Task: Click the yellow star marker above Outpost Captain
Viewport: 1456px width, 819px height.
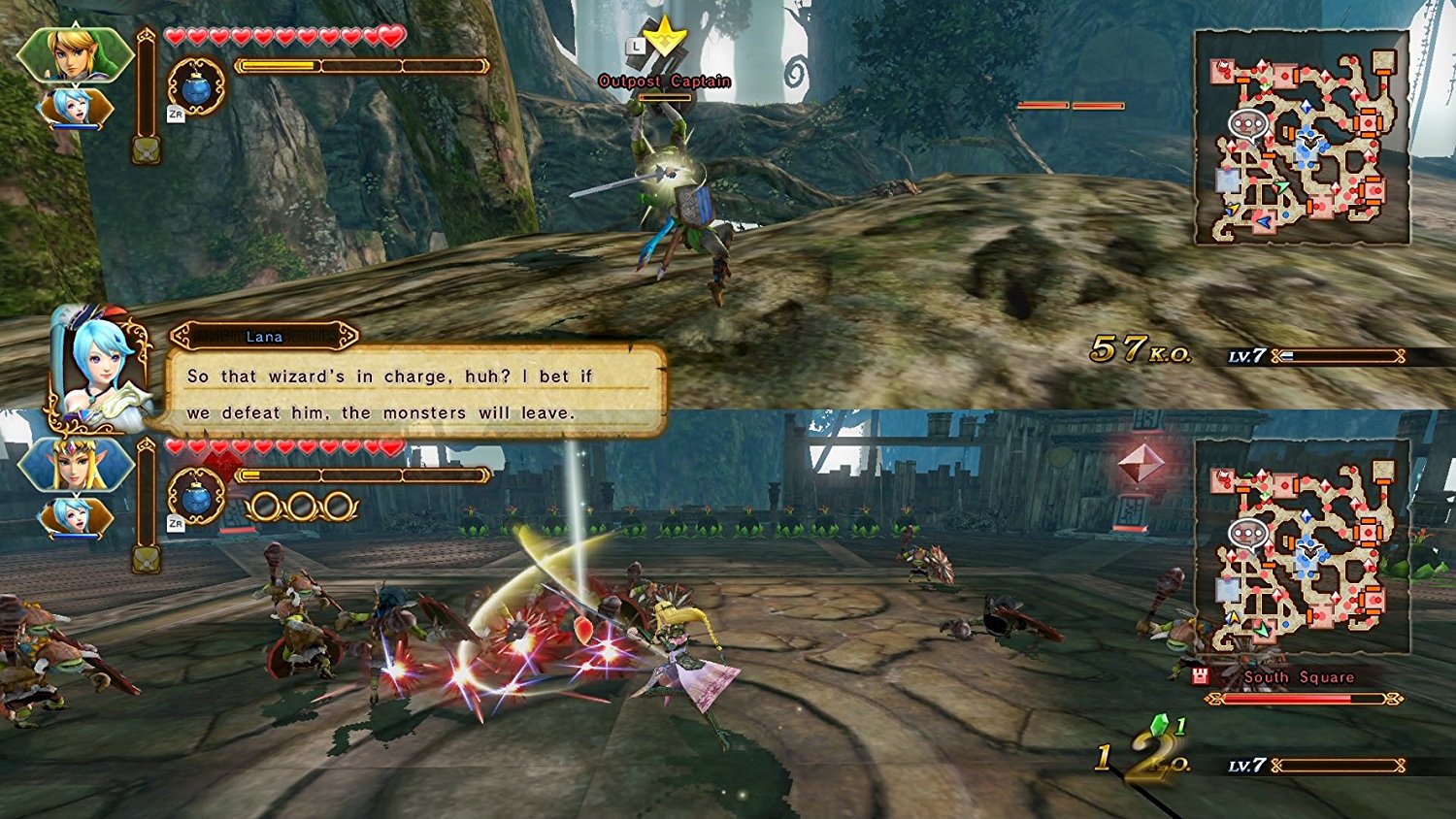Action: click(x=666, y=37)
